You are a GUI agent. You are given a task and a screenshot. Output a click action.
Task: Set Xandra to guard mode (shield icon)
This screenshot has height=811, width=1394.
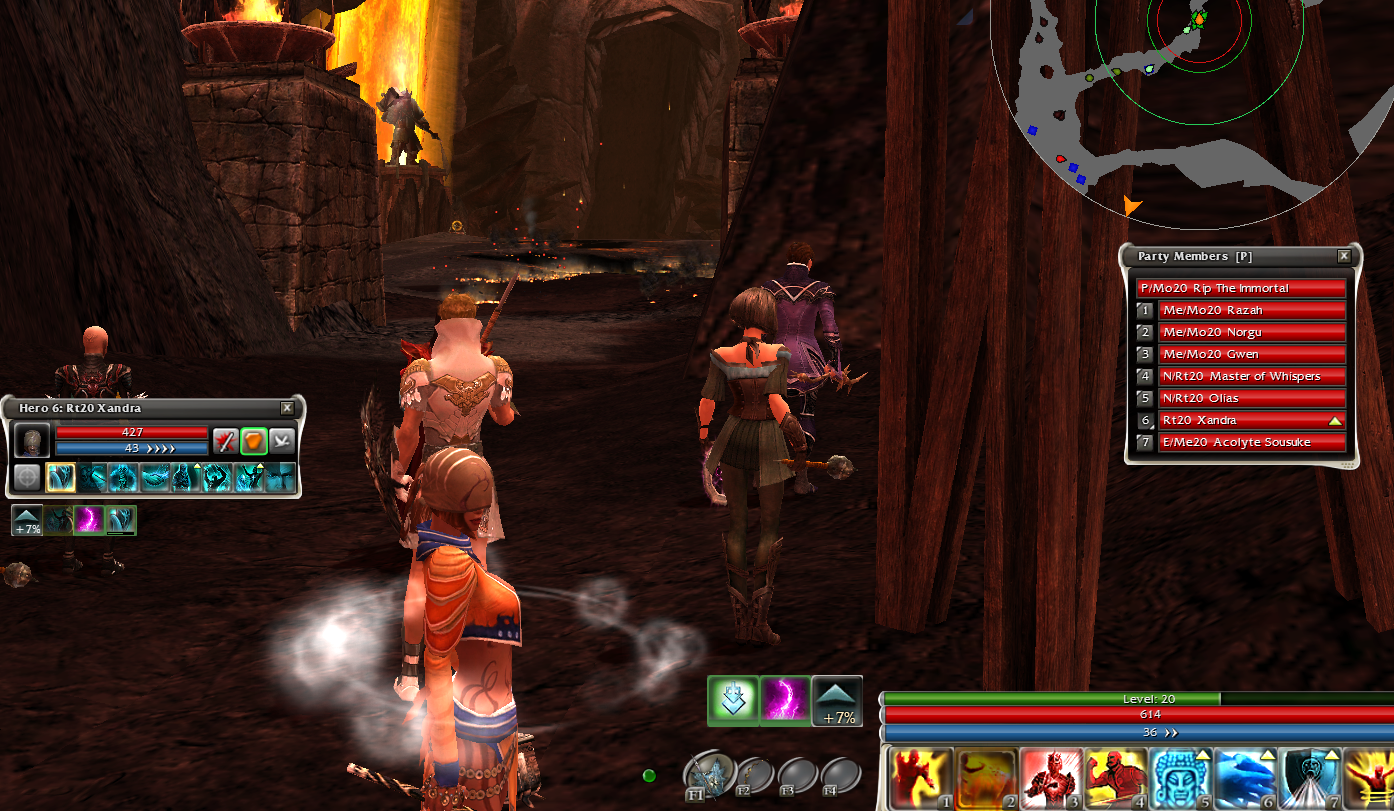pyautogui.click(x=254, y=440)
